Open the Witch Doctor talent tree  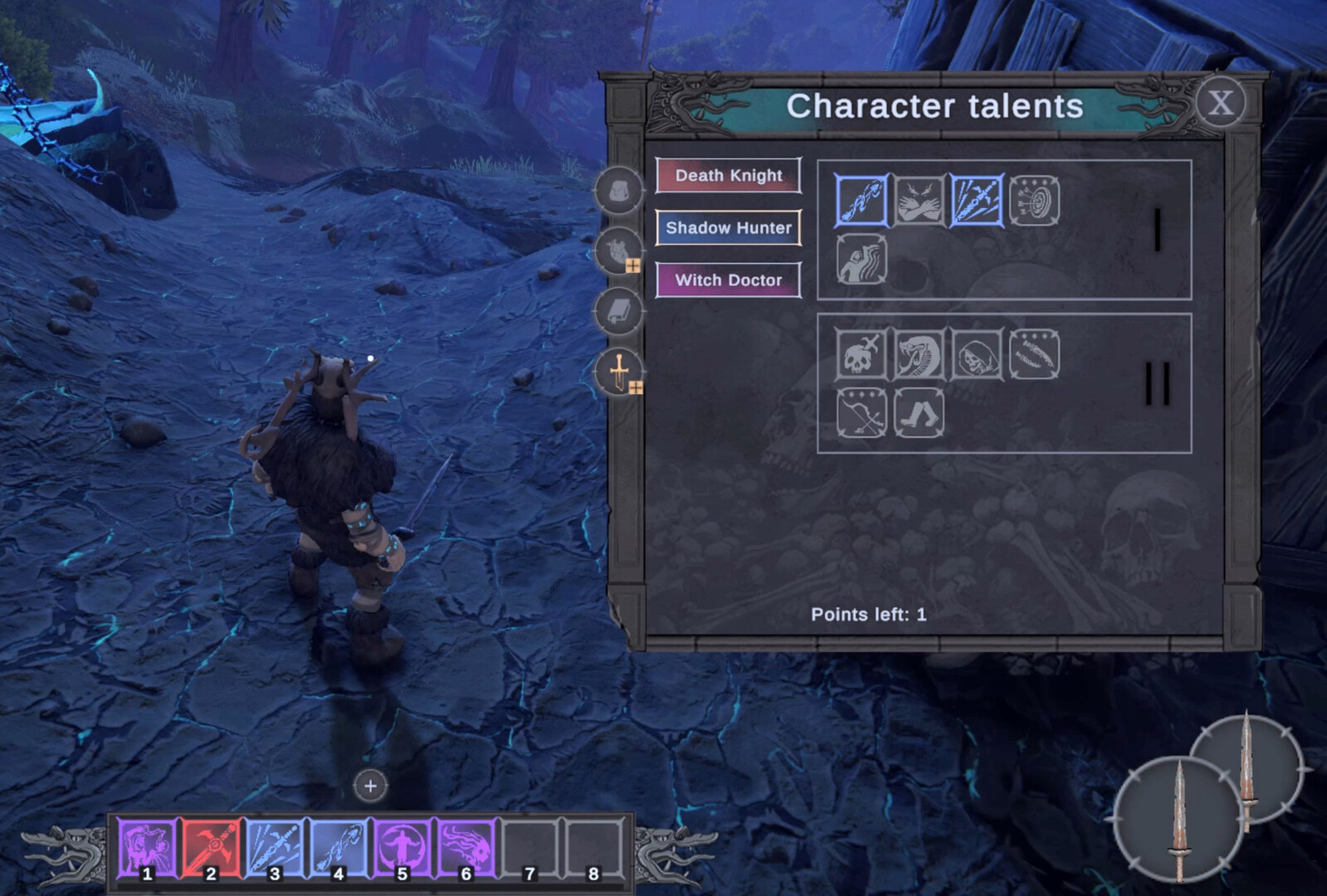(728, 280)
